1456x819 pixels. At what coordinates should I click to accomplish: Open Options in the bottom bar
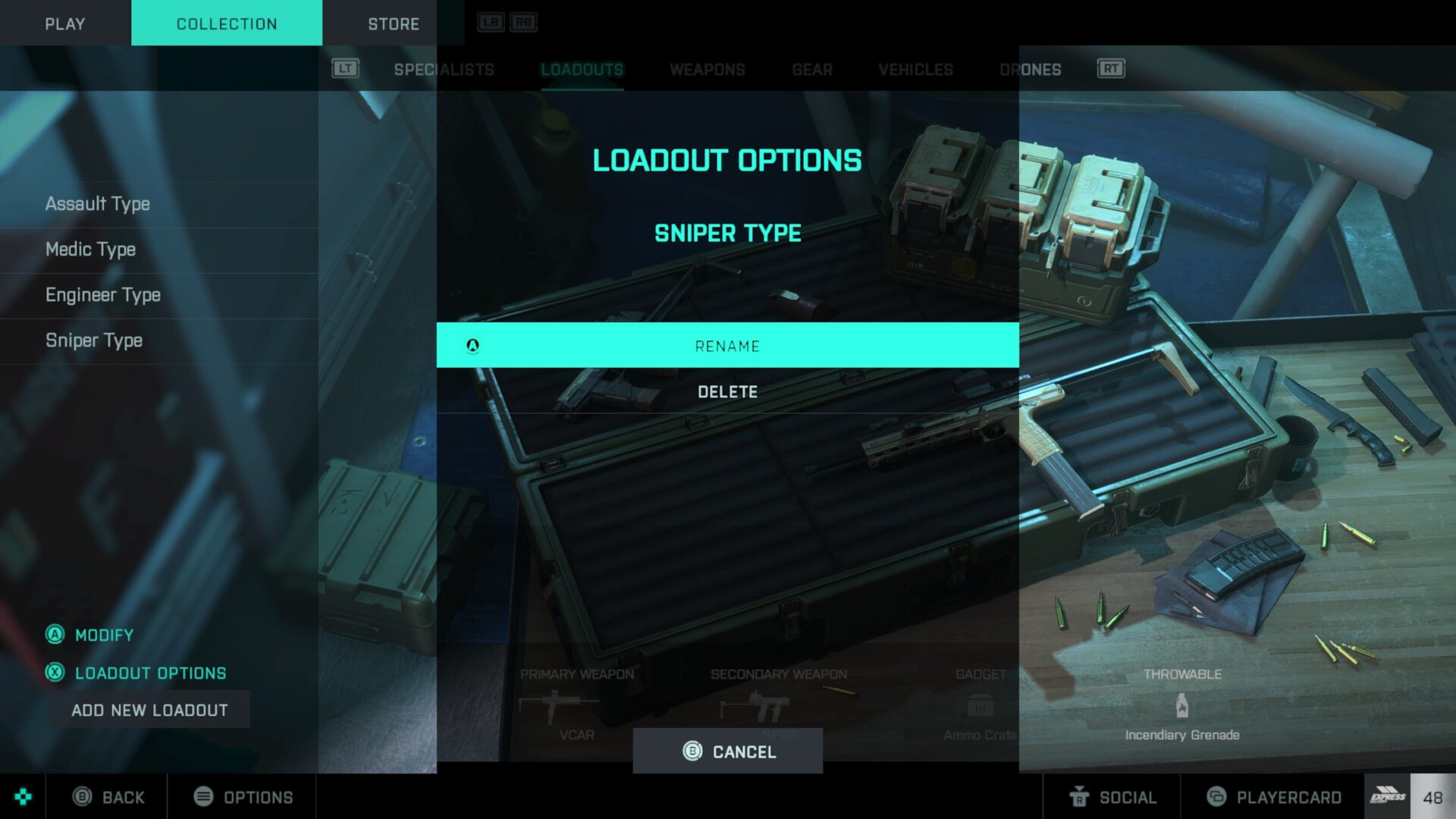coord(243,797)
